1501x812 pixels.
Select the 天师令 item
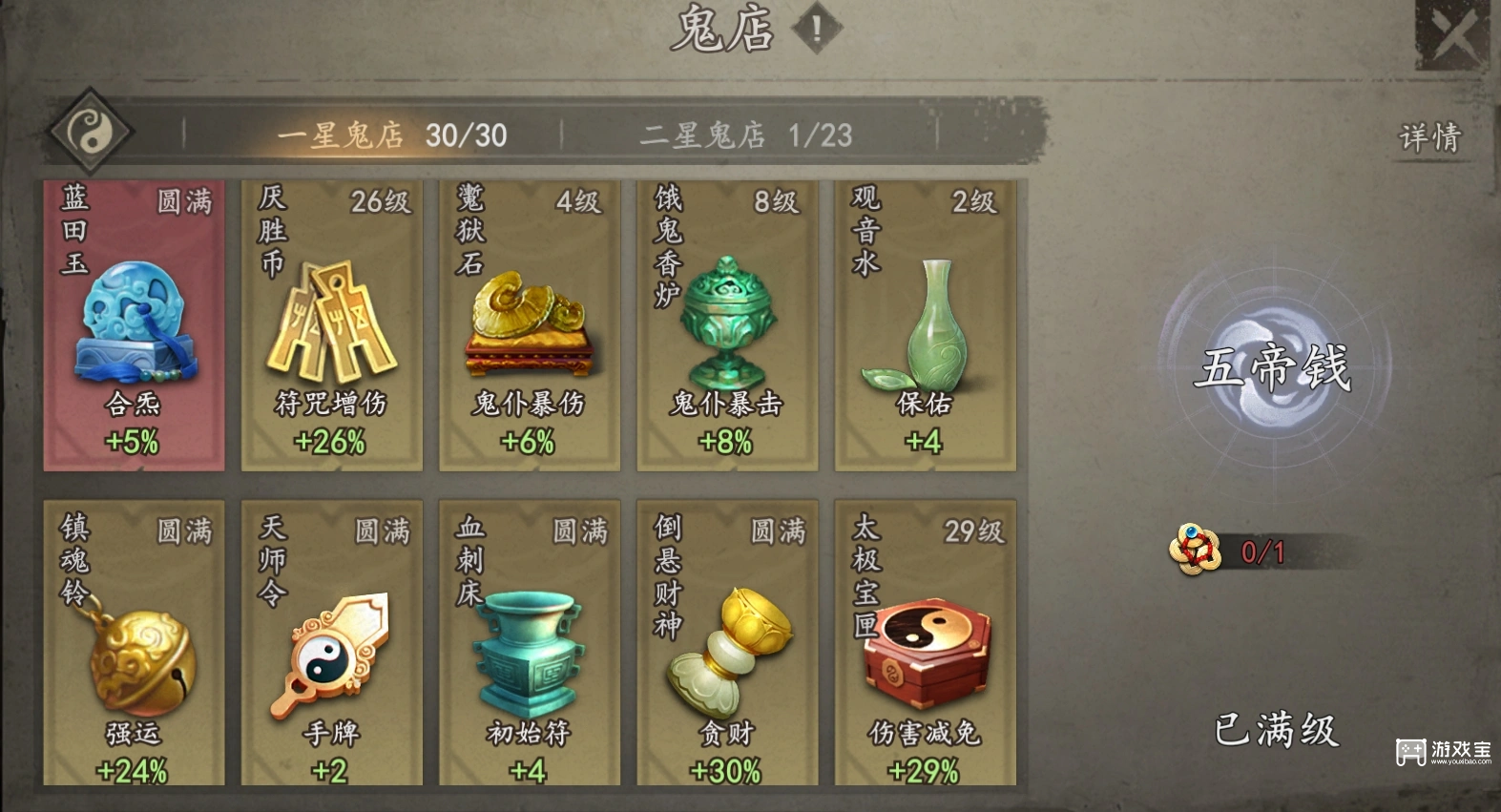coord(332,644)
